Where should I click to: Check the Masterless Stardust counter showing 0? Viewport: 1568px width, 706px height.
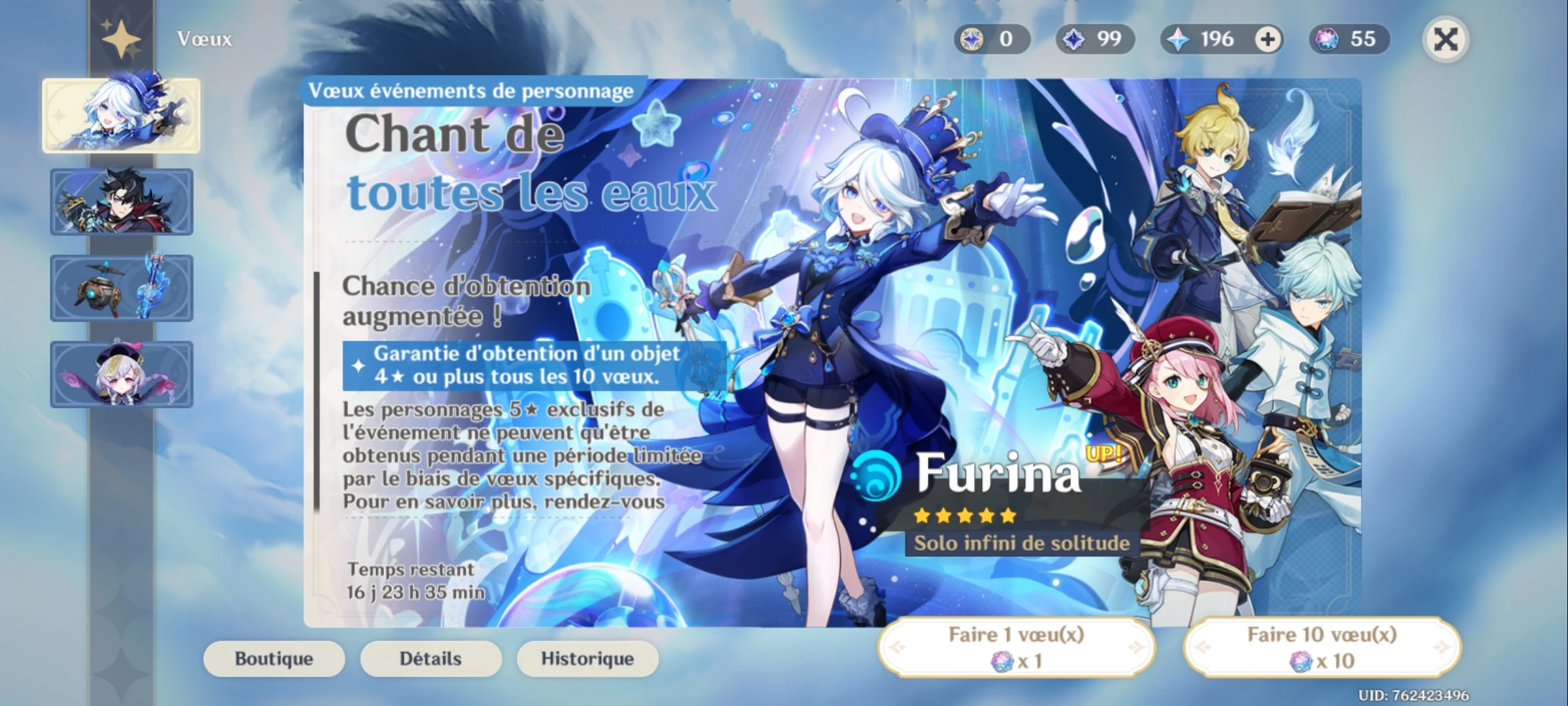[x=990, y=39]
